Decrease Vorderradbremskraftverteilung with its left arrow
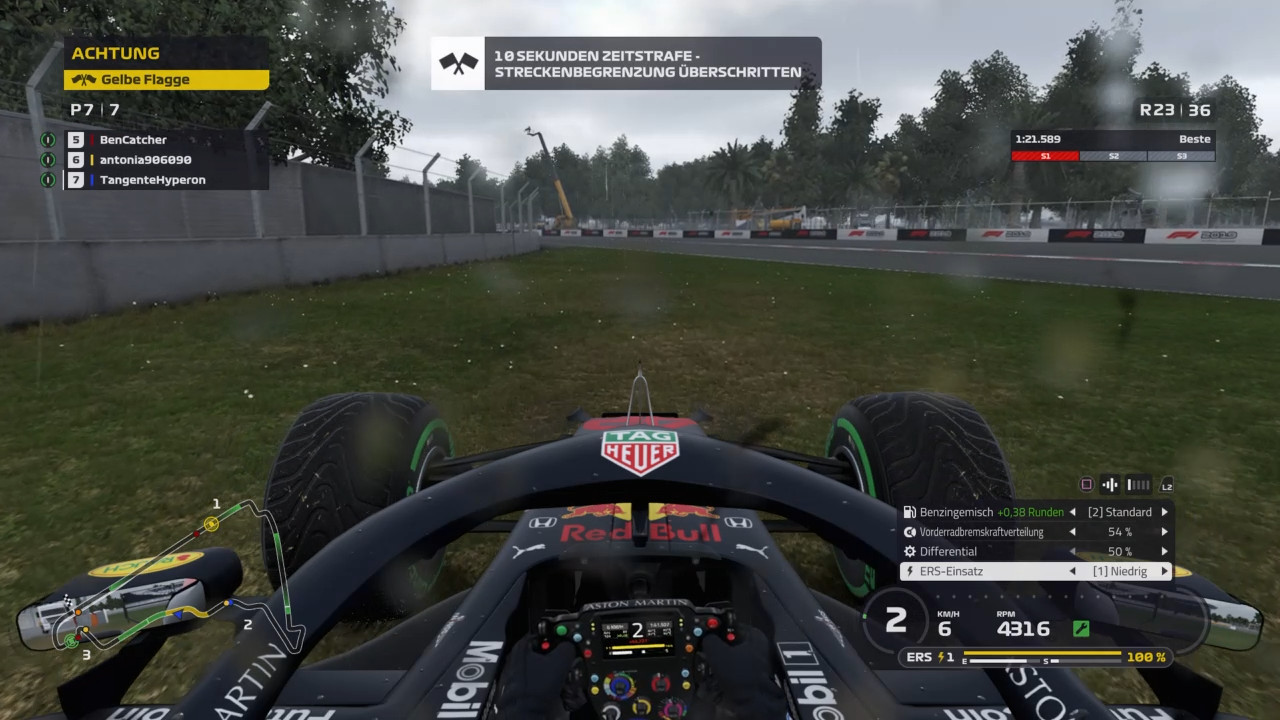Screen dimensions: 1280x720 click(x=1073, y=532)
